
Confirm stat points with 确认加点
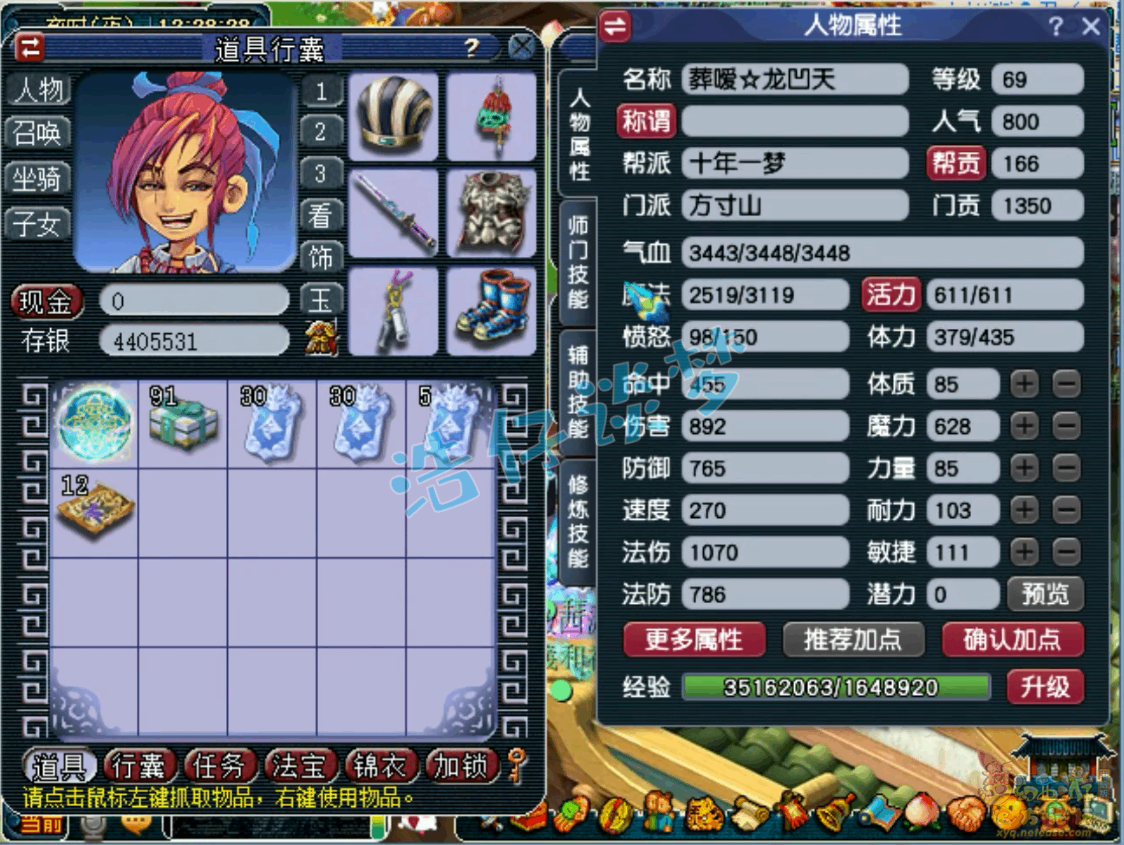click(1012, 639)
